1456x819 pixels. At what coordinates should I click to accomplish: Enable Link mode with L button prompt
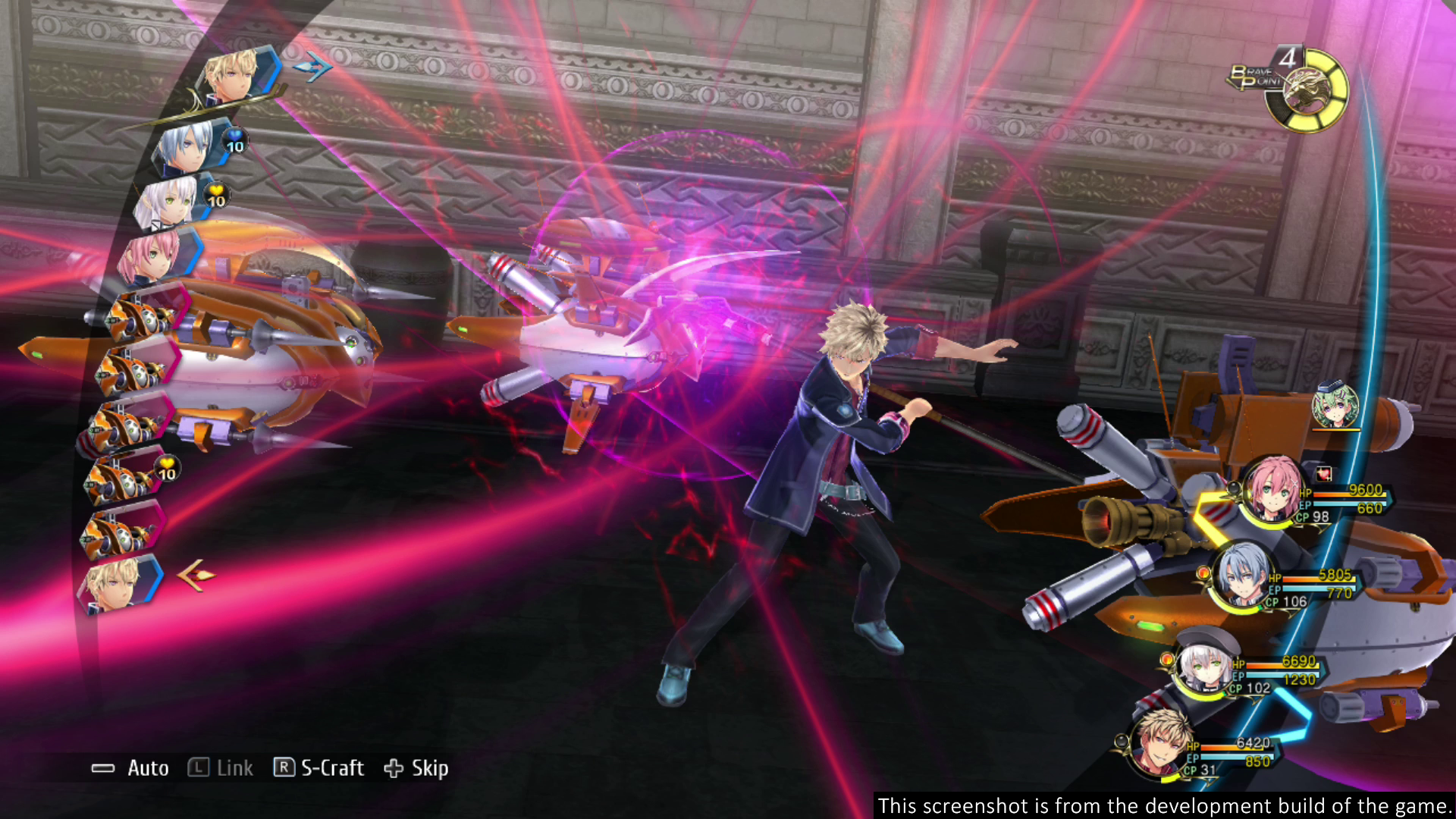point(220,768)
